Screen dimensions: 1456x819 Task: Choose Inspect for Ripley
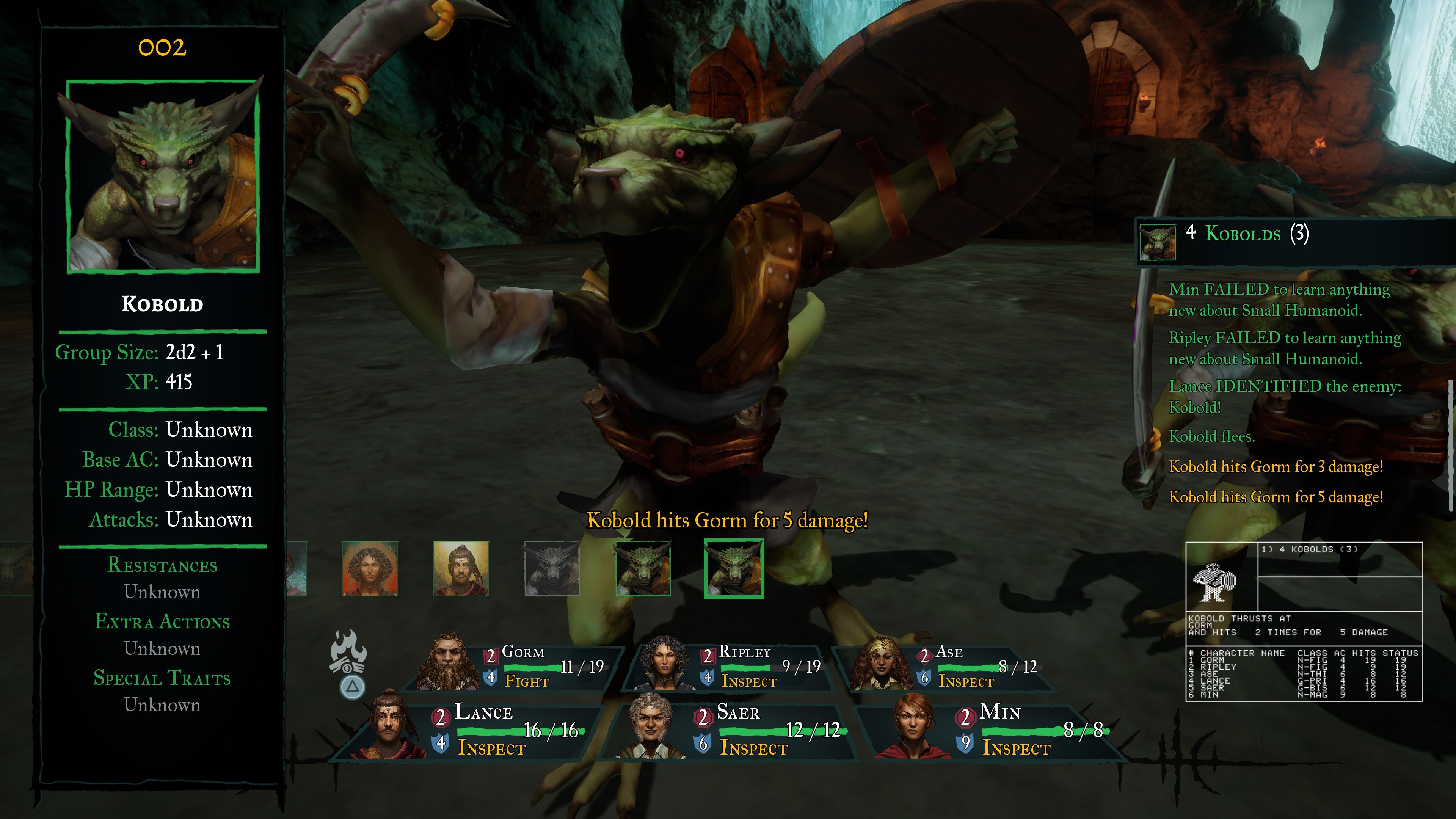pos(749,682)
